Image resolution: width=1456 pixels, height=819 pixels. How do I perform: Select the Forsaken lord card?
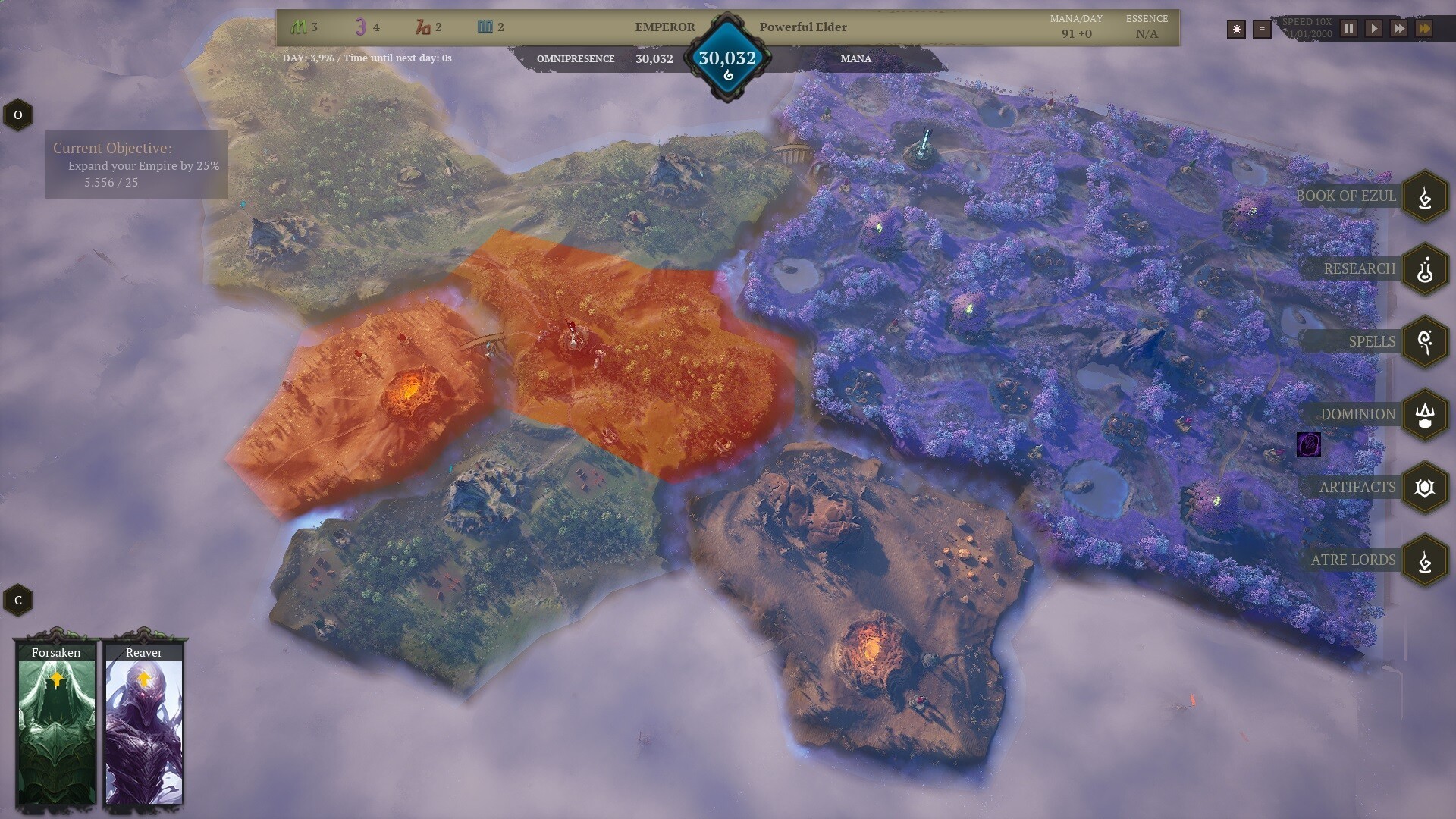coord(56,723)
